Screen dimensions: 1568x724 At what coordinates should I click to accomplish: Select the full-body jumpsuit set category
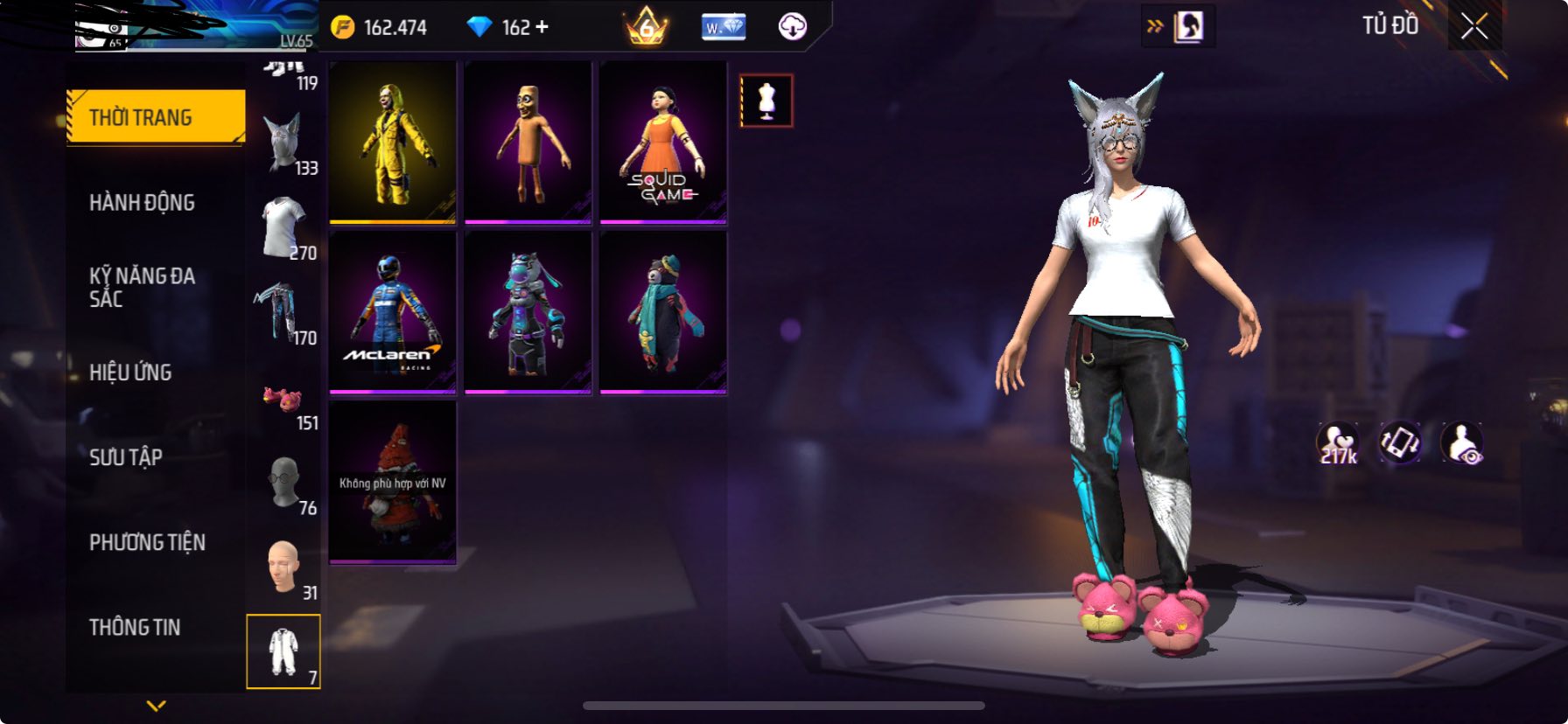click(x=283, y=651)
